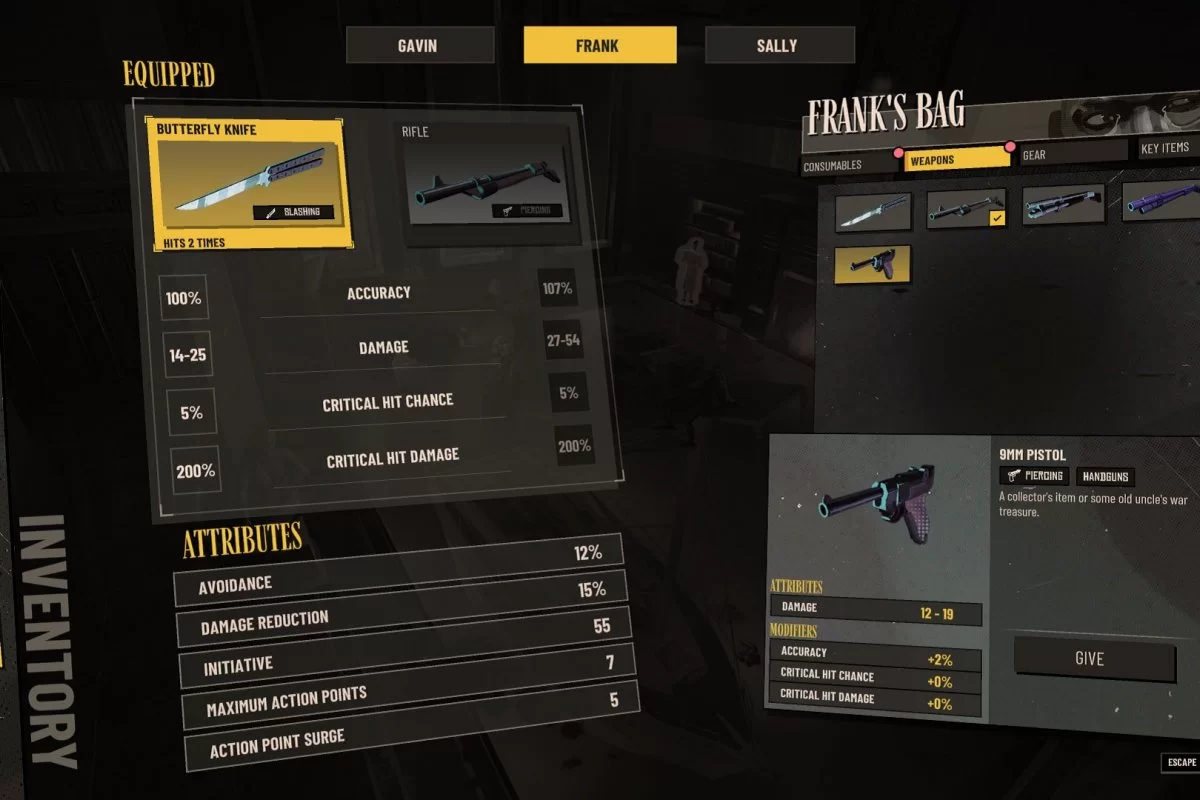
Task: Choose the grey double-barrel gun in bag
Action: coord(1063,202)
